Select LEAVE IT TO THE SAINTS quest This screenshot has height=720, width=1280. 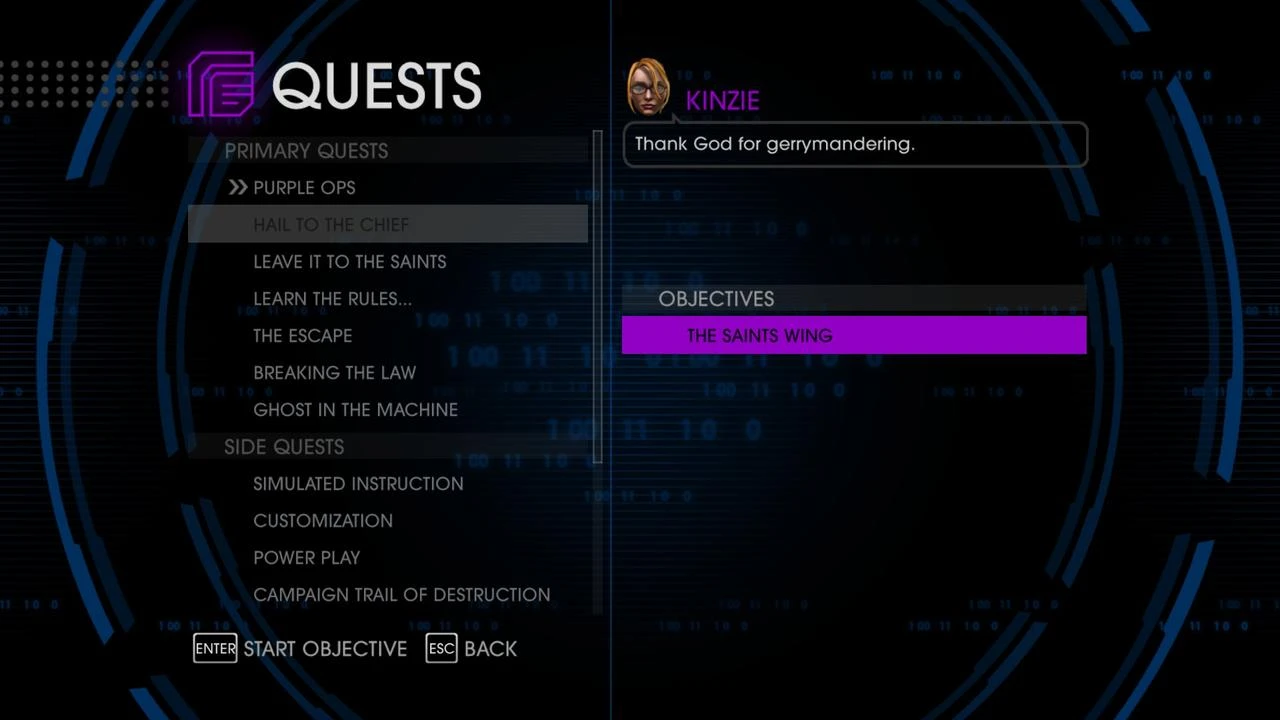click(x=349, y=261)
